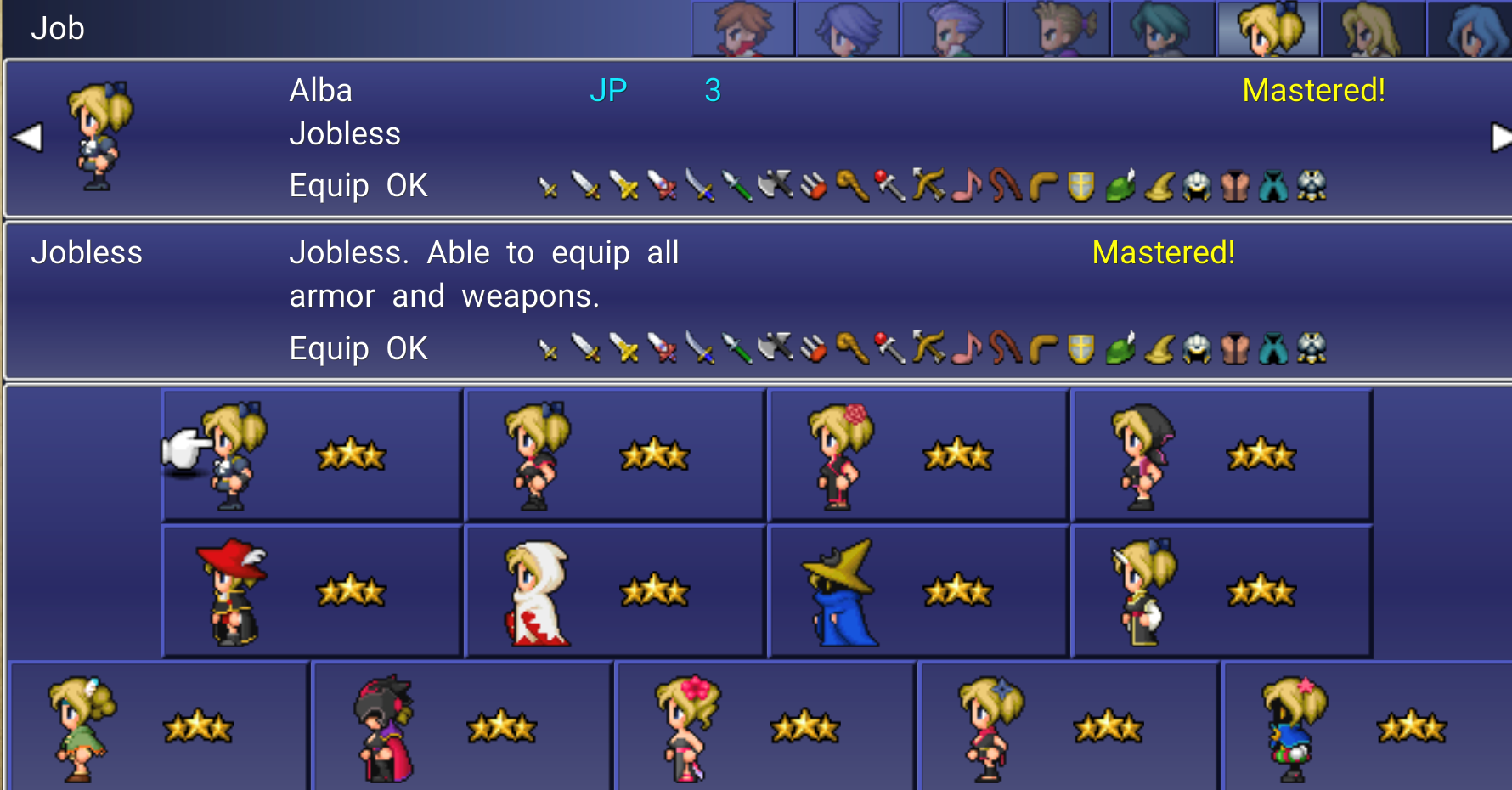The width and height of the screenshot is (1512, 790).
Task: Pick the green-clad Ranger job tile
Action: point(158,727)
